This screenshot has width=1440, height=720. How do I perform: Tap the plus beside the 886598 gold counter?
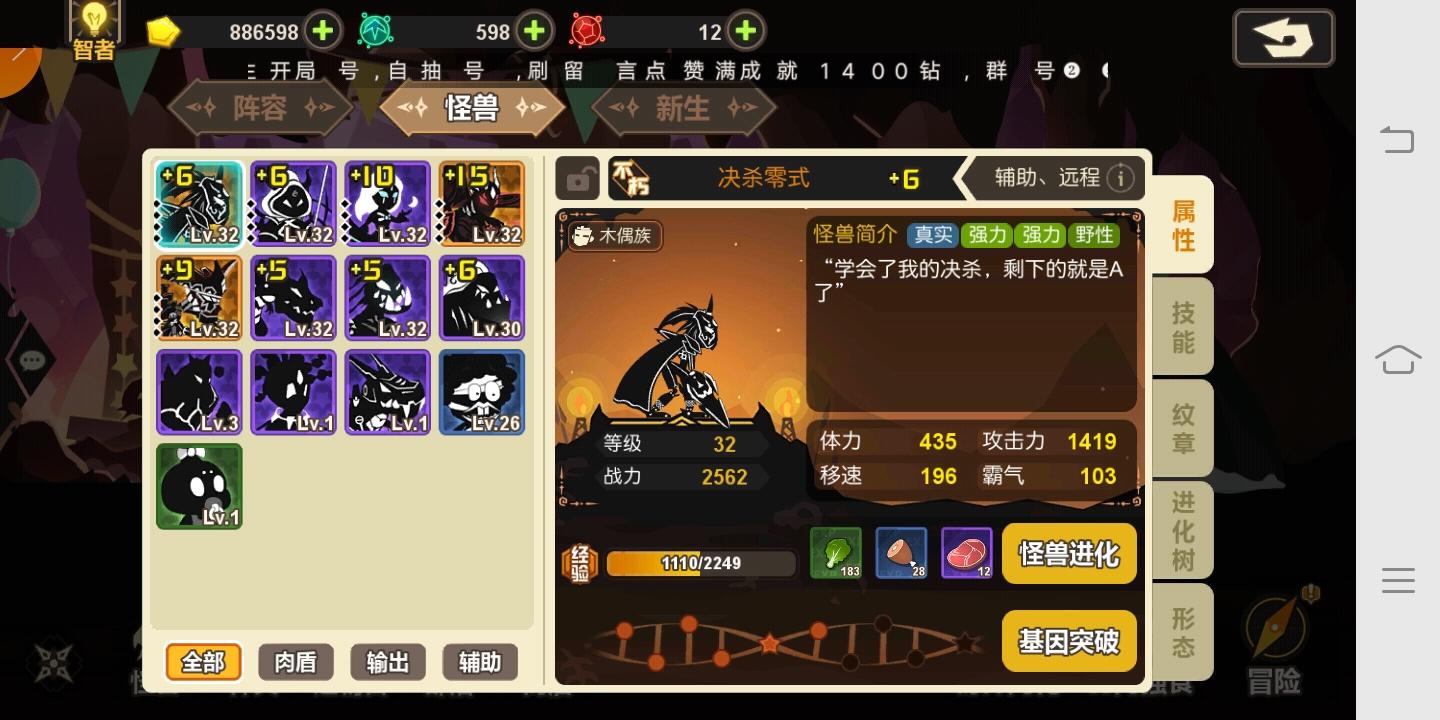(322, 31)
